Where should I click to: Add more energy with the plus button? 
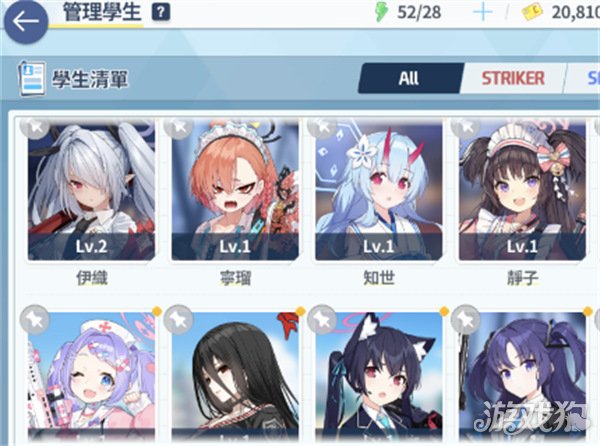tap(484, 13)
